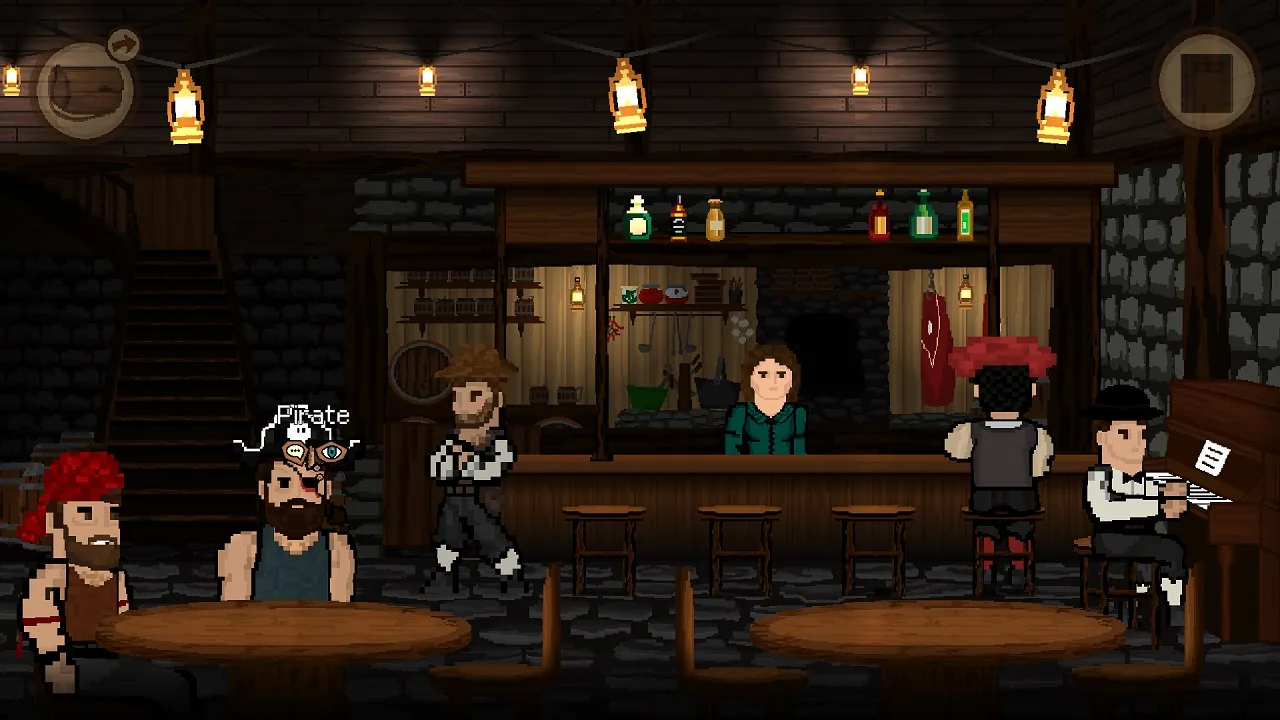Click the Pirate name label above the character
Screen dimensions: 1280x720
click(x=315, y=415)
